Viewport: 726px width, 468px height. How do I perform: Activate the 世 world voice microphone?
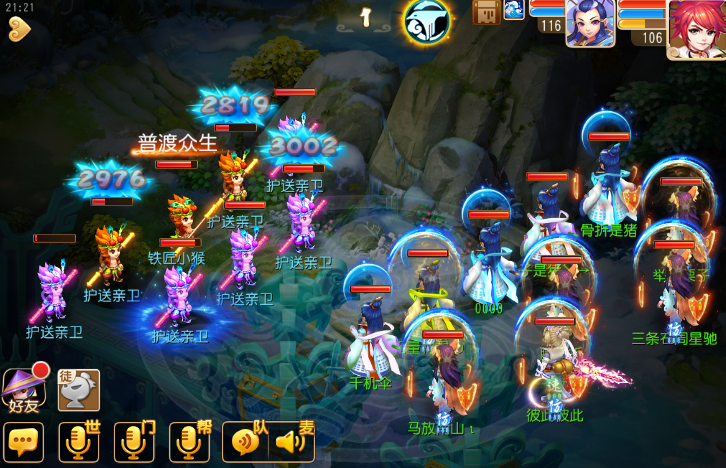[80, 442]
